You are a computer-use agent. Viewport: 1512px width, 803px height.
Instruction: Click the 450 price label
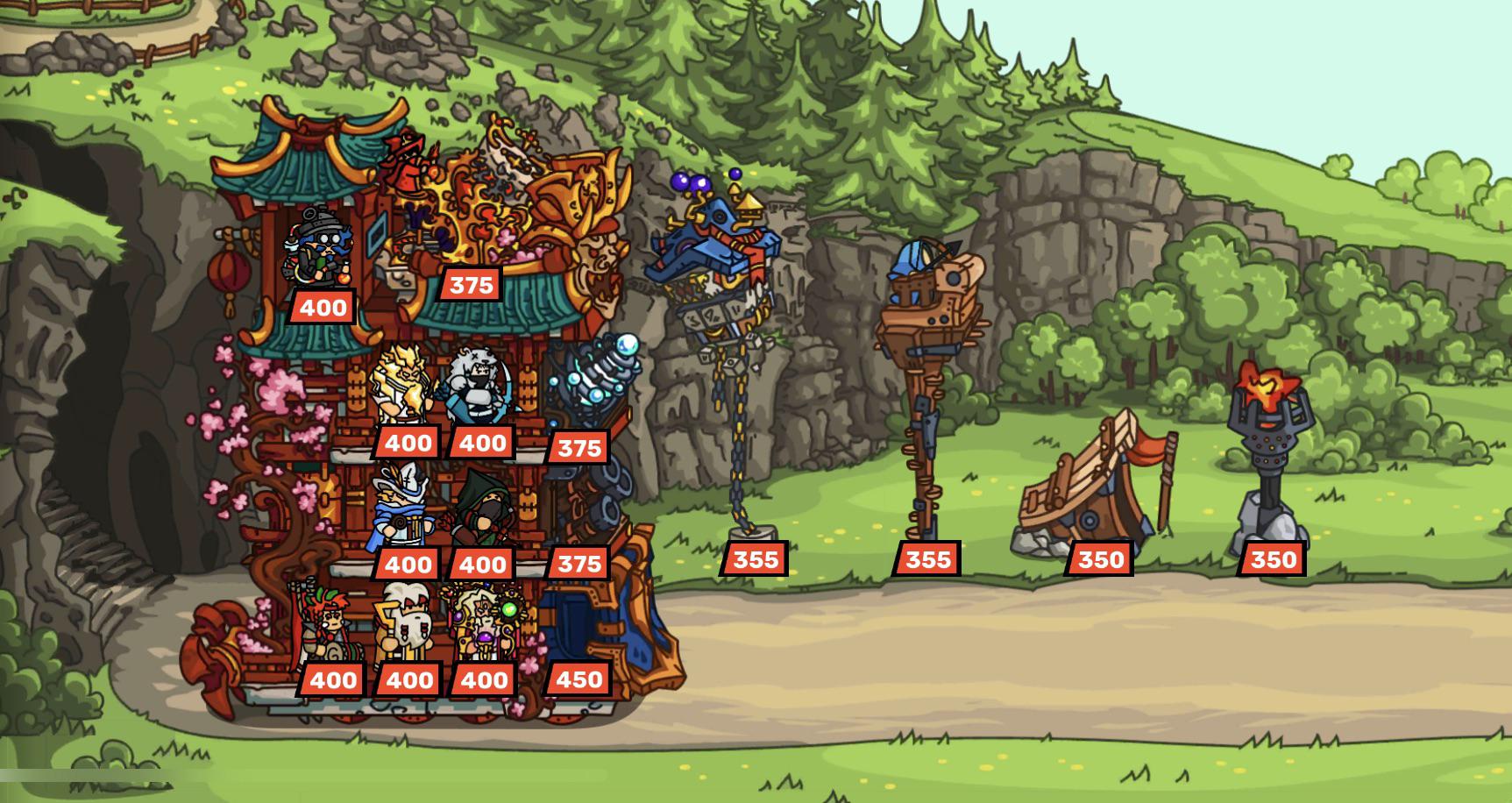click(580, 679)
